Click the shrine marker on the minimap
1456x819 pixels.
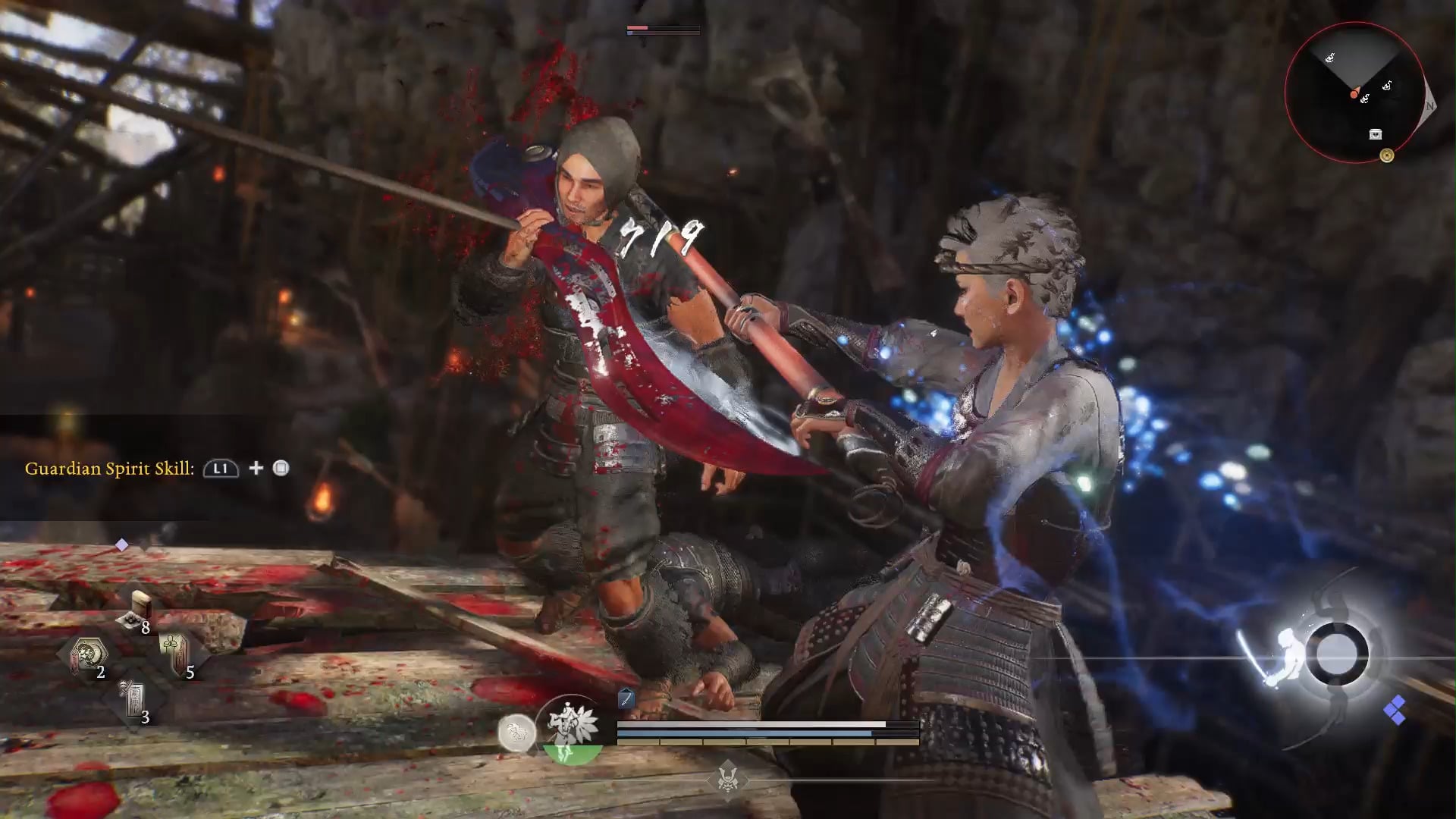[1387, 155]
